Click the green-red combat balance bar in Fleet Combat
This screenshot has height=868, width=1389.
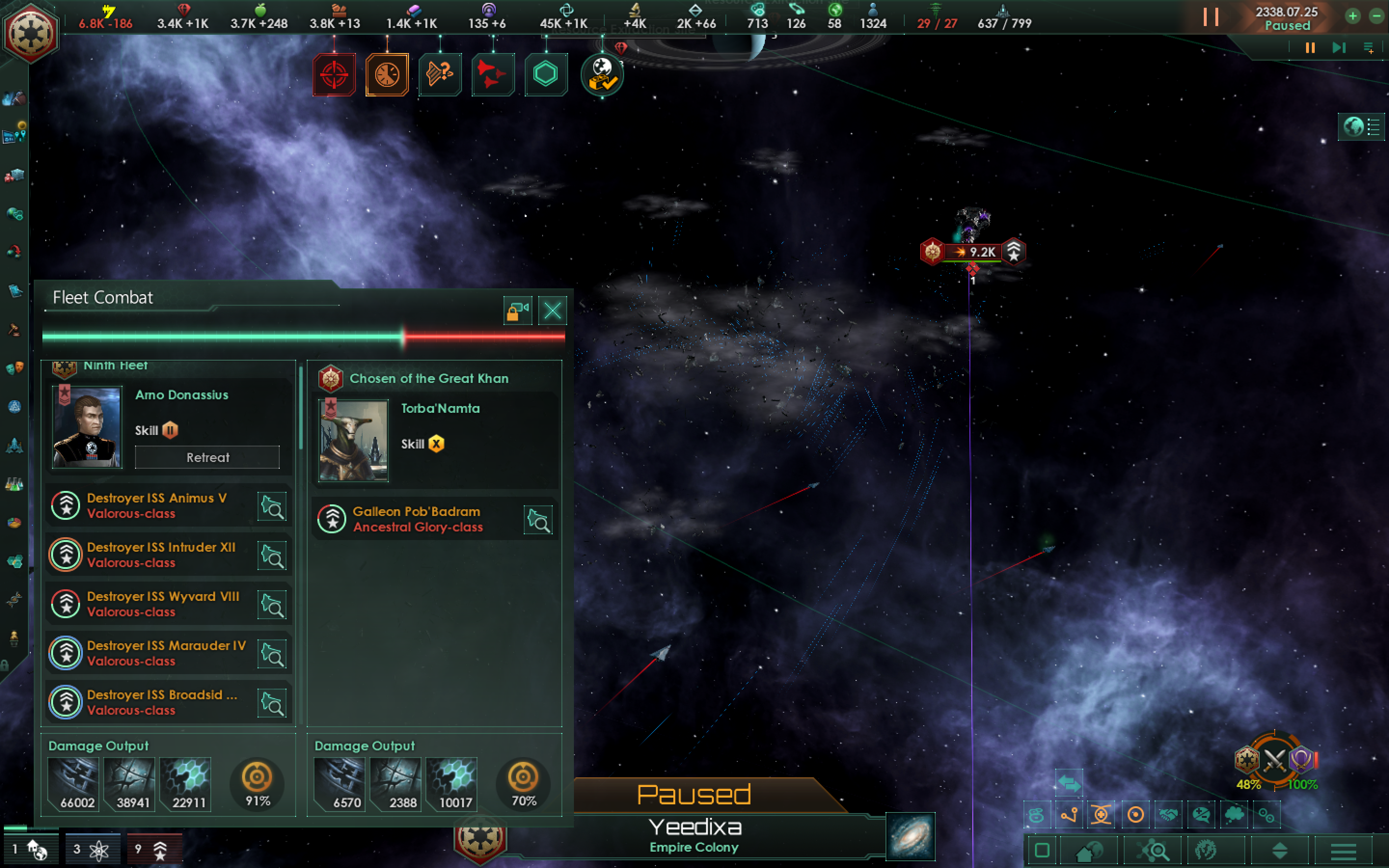click(304, 337)
